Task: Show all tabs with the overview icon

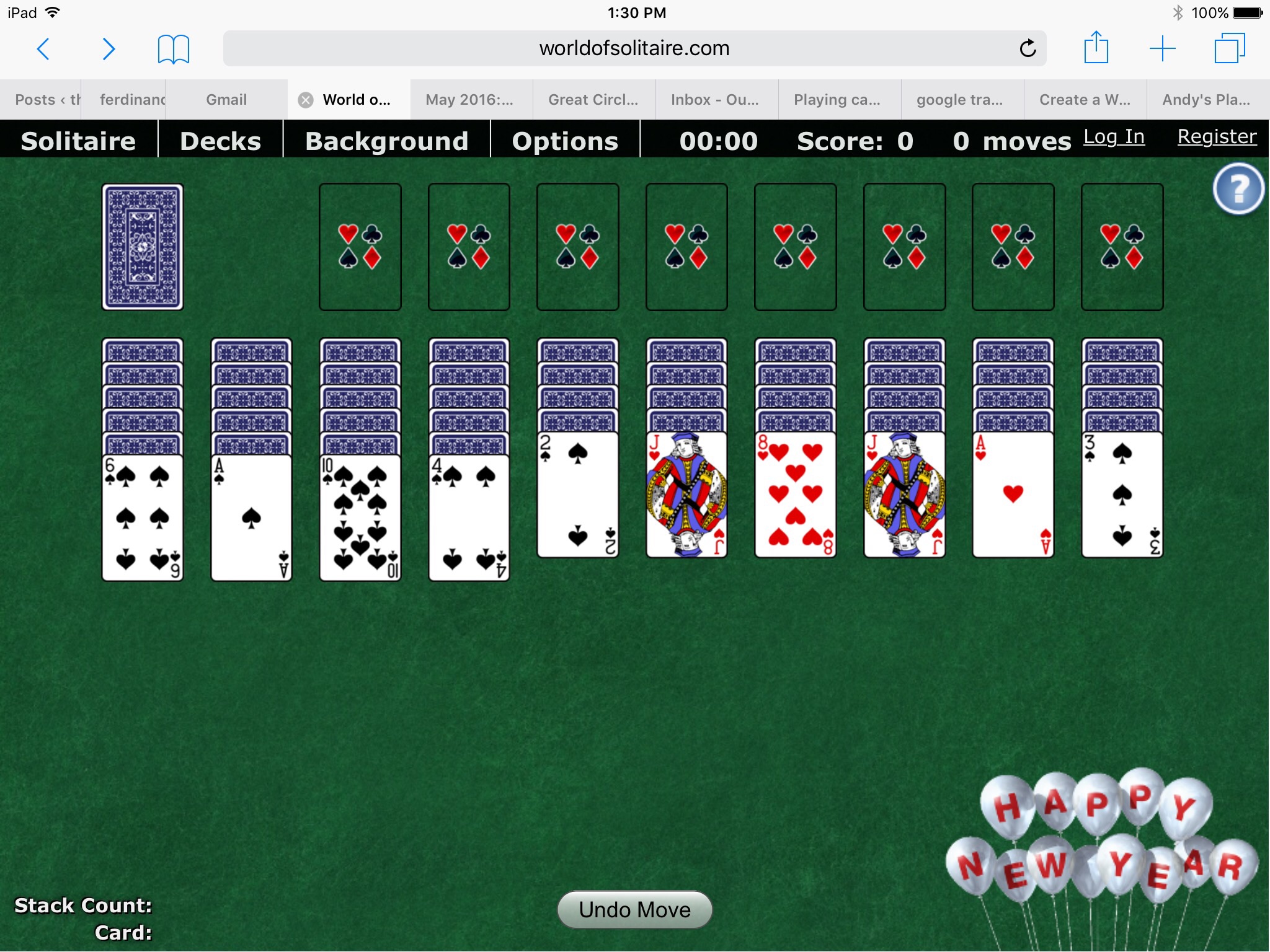Action: (1231, 48)
